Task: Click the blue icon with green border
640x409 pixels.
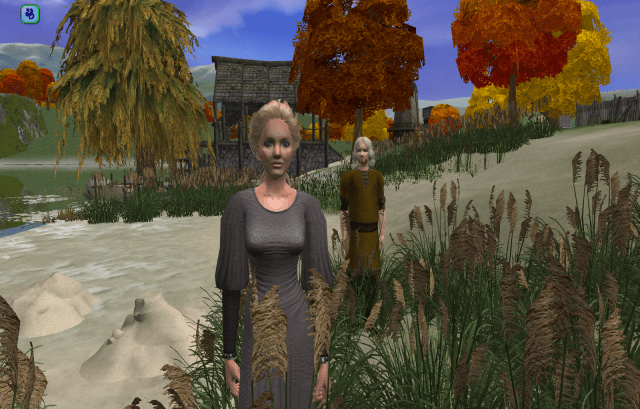Action: (30, 14)
